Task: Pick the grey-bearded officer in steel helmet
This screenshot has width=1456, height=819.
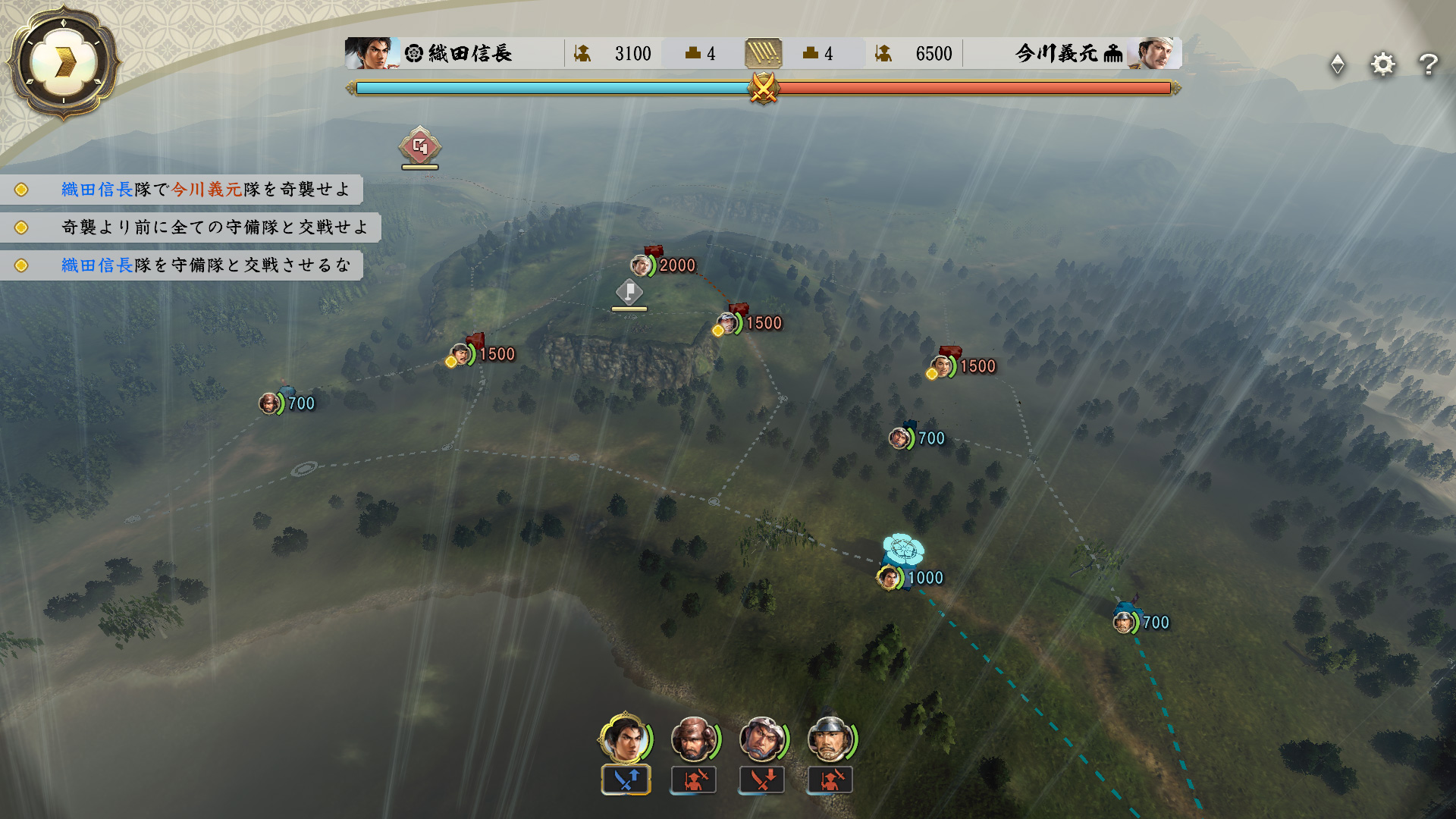Action: click(830, 739)
